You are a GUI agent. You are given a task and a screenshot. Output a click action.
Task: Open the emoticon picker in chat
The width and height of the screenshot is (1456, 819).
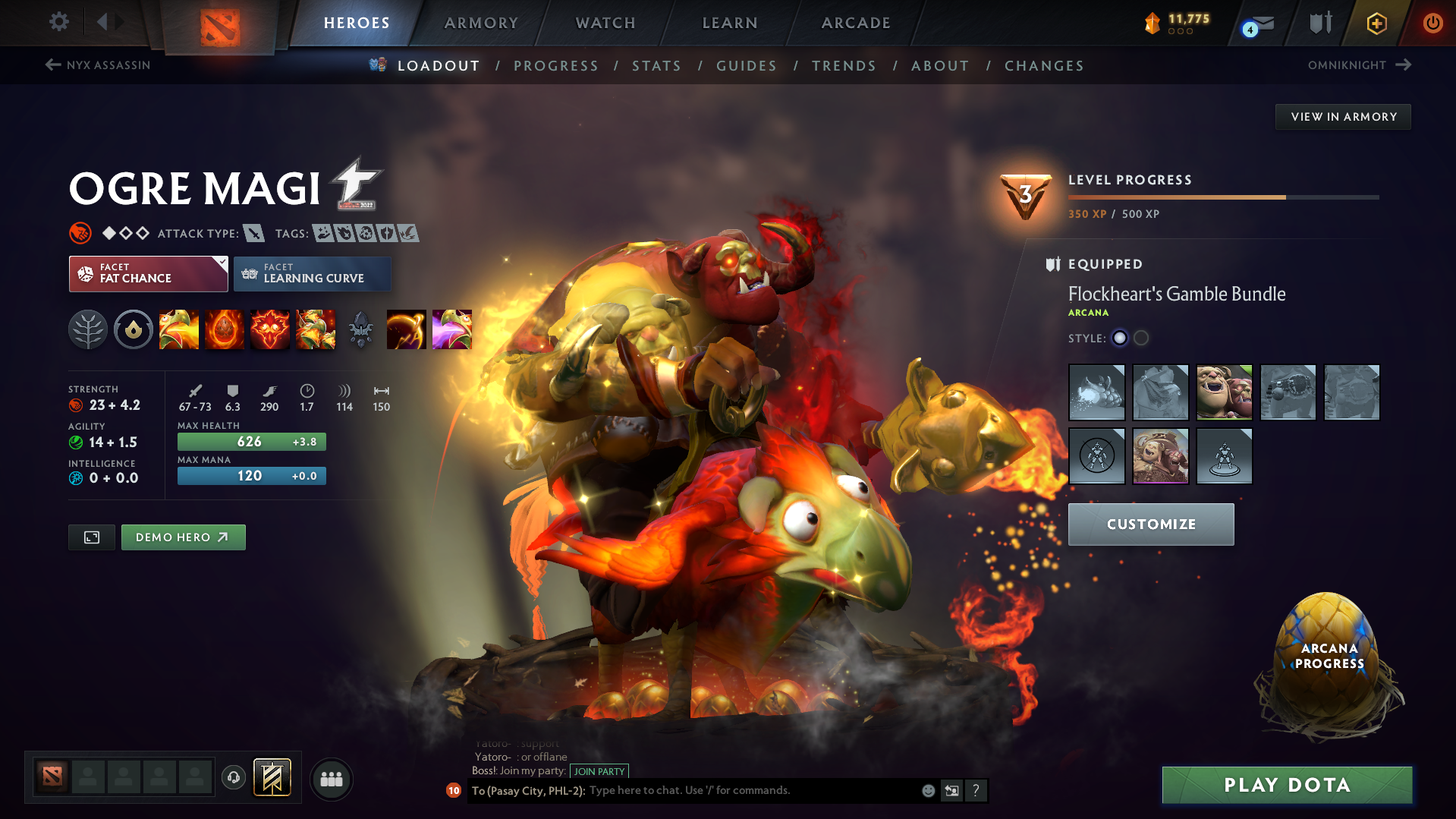[x=928, y=790]
